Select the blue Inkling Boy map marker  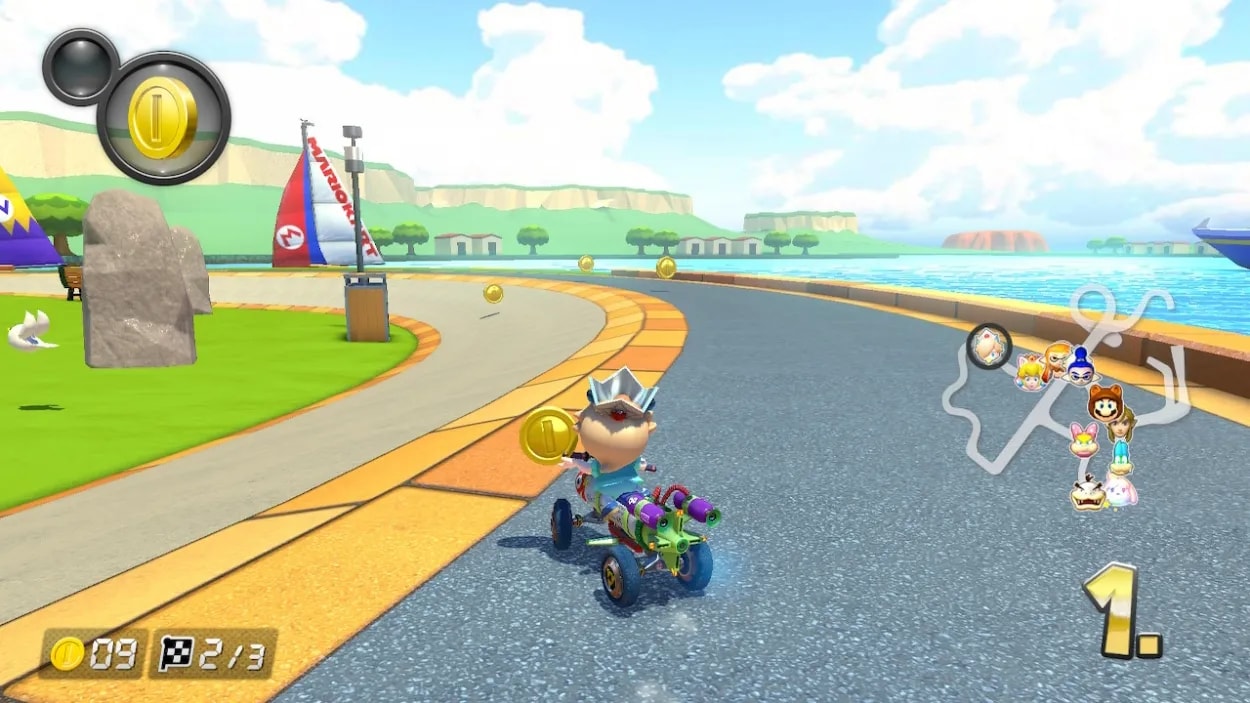pos(1080,367)
